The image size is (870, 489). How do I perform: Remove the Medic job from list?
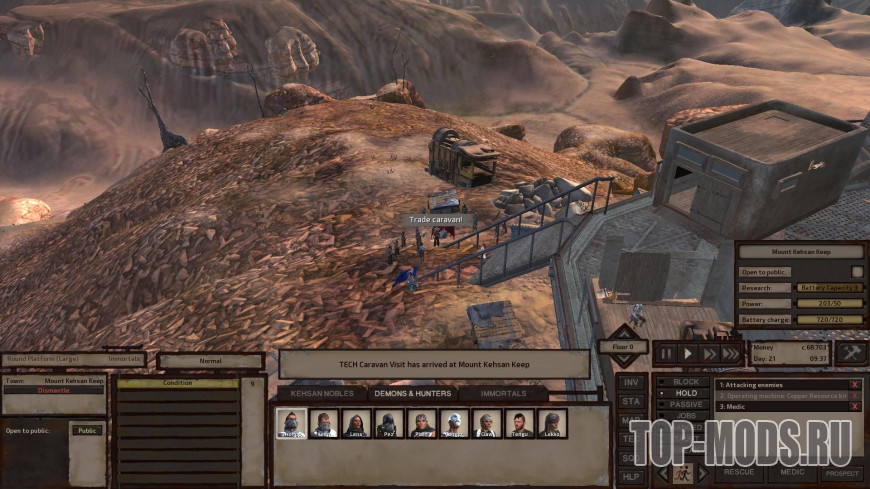(855, 407)
